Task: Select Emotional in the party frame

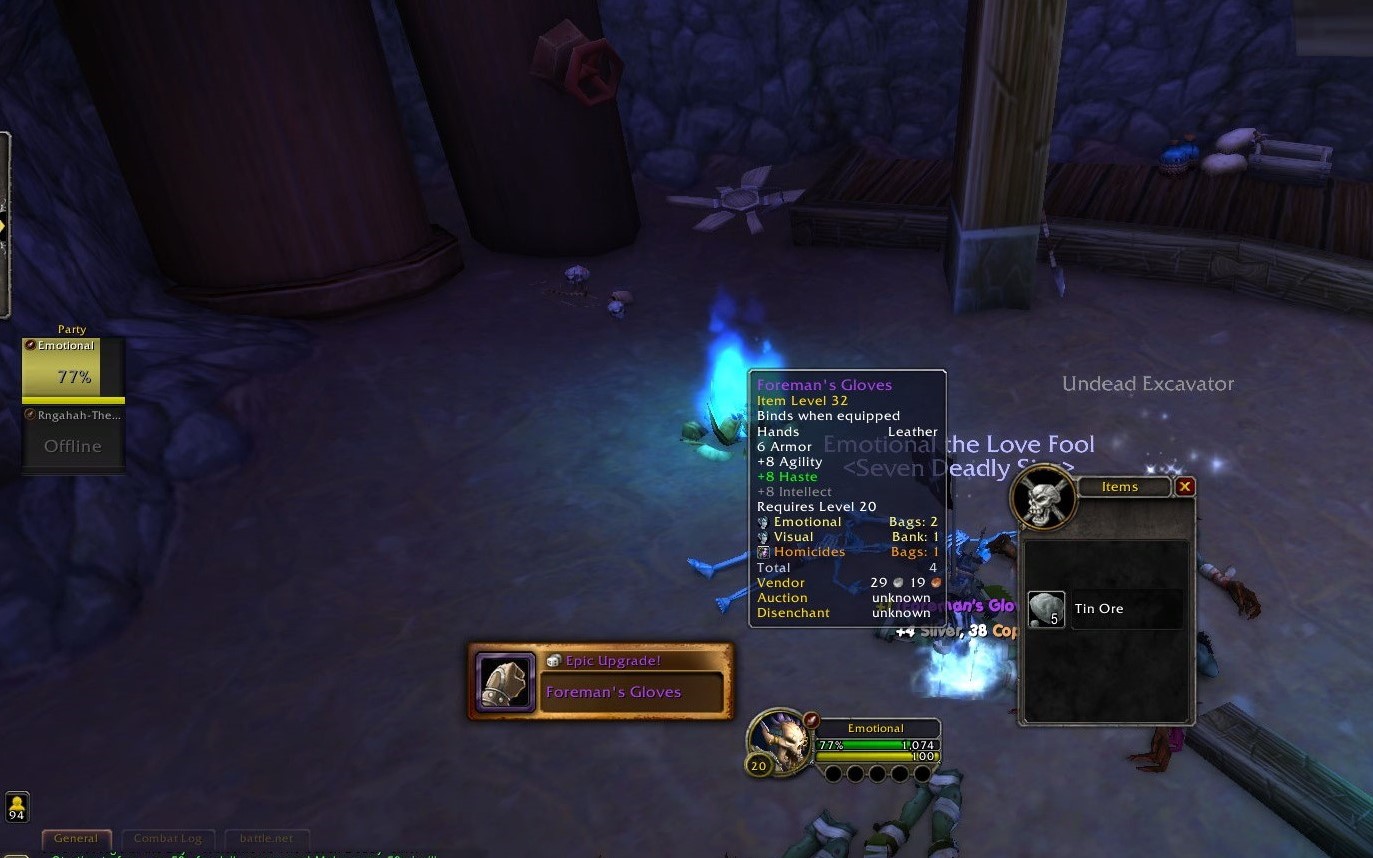Action: click(x=73, y=369)
